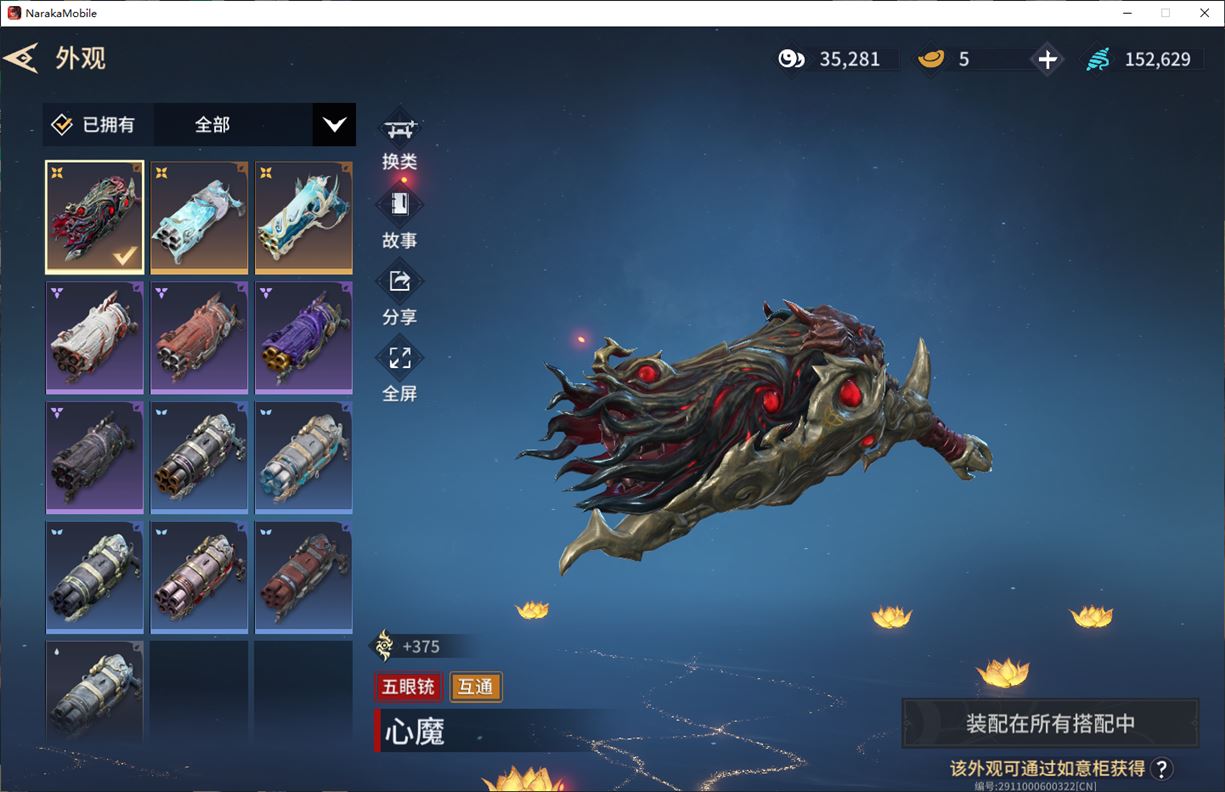Select the light blue icy gun skin
The width and height of the screenshot is (1225, 792).
point(199,217)
